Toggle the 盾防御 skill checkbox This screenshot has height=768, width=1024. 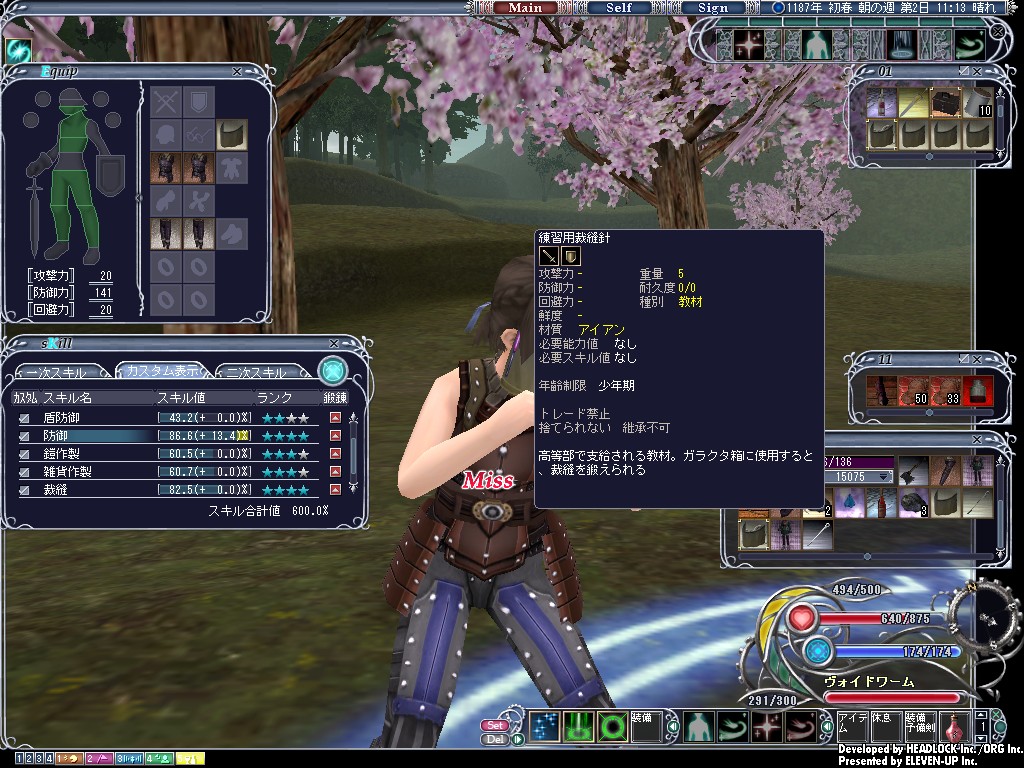[x=24, y=418]
